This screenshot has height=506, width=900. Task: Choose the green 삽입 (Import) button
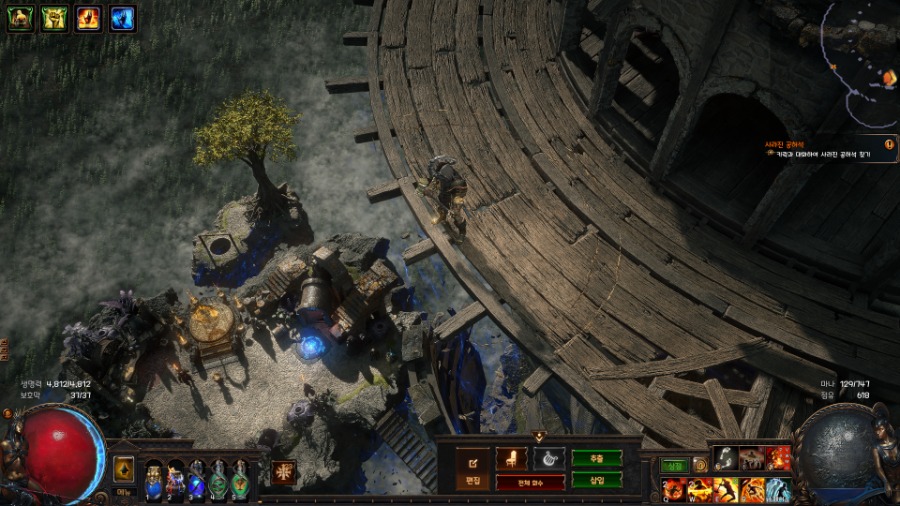[596, 480]
